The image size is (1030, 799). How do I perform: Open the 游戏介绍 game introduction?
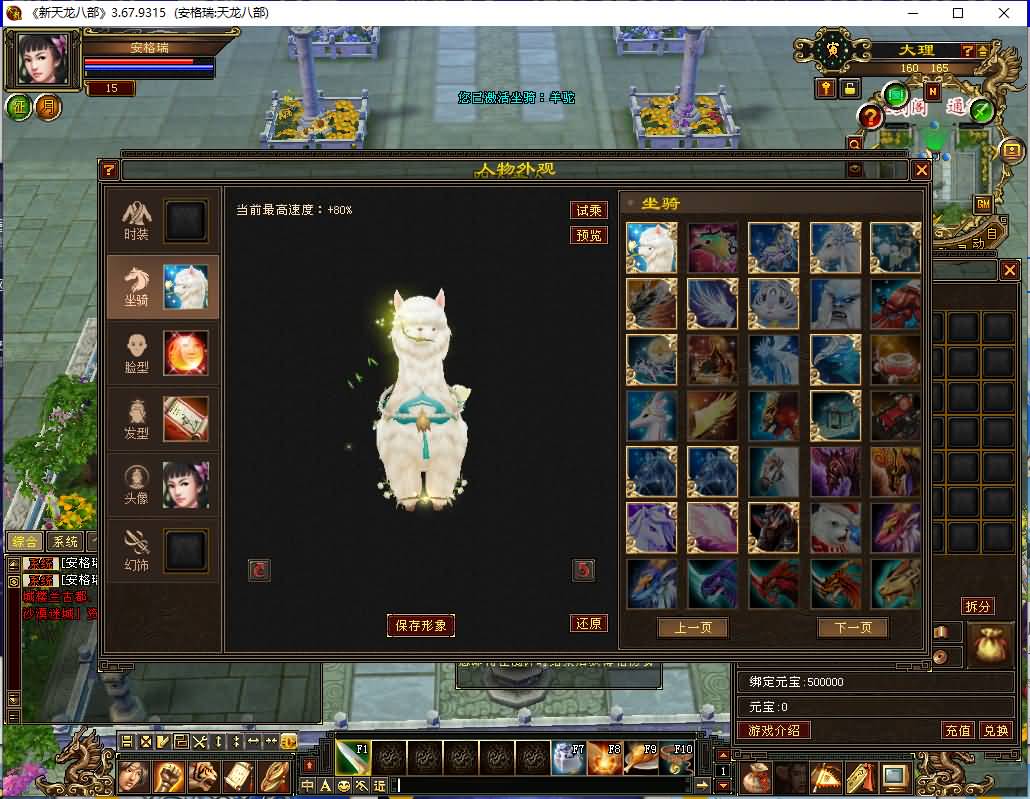point(774,731)
